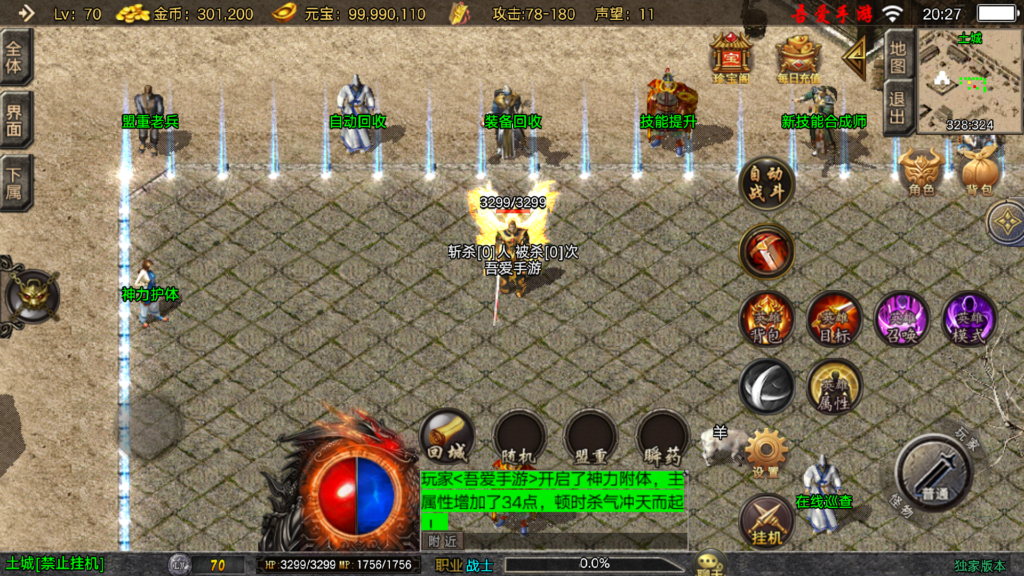
Task: Open the 每日充值 daily recharge icon
Action: tap(799, 57)
